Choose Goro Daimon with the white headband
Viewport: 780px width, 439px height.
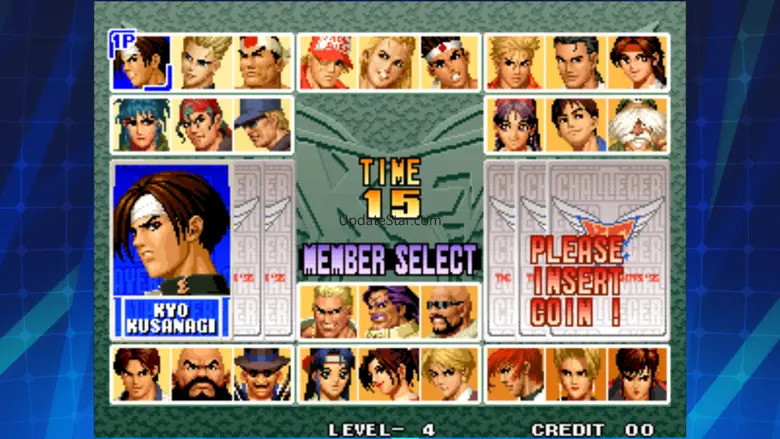coord(262,62)
